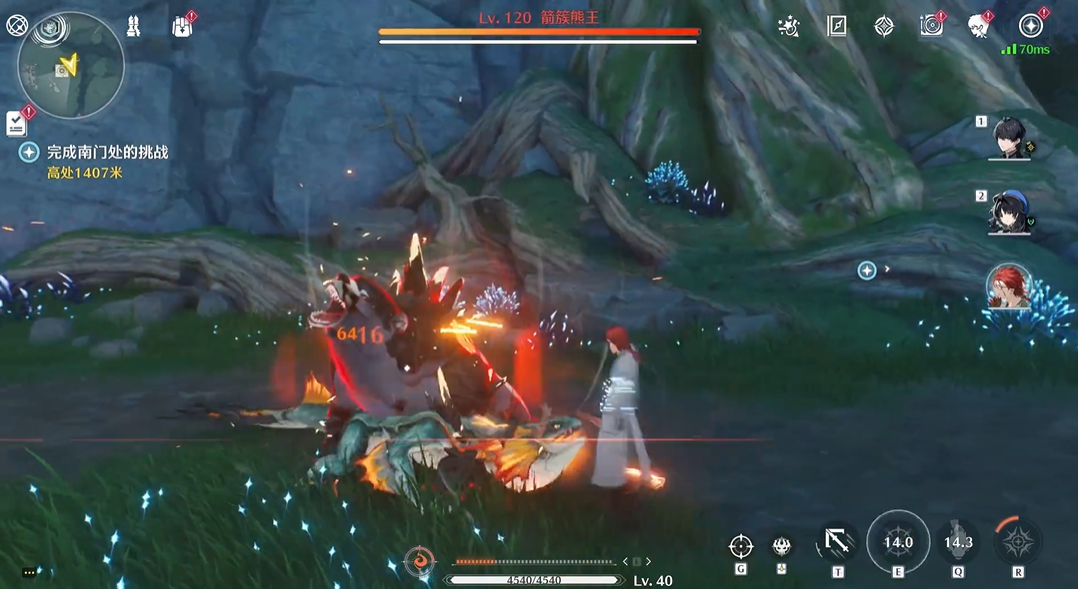Select the red-haired active character portrait
This screenshot has height=589, width=1078.
[x=1008, y=287]
